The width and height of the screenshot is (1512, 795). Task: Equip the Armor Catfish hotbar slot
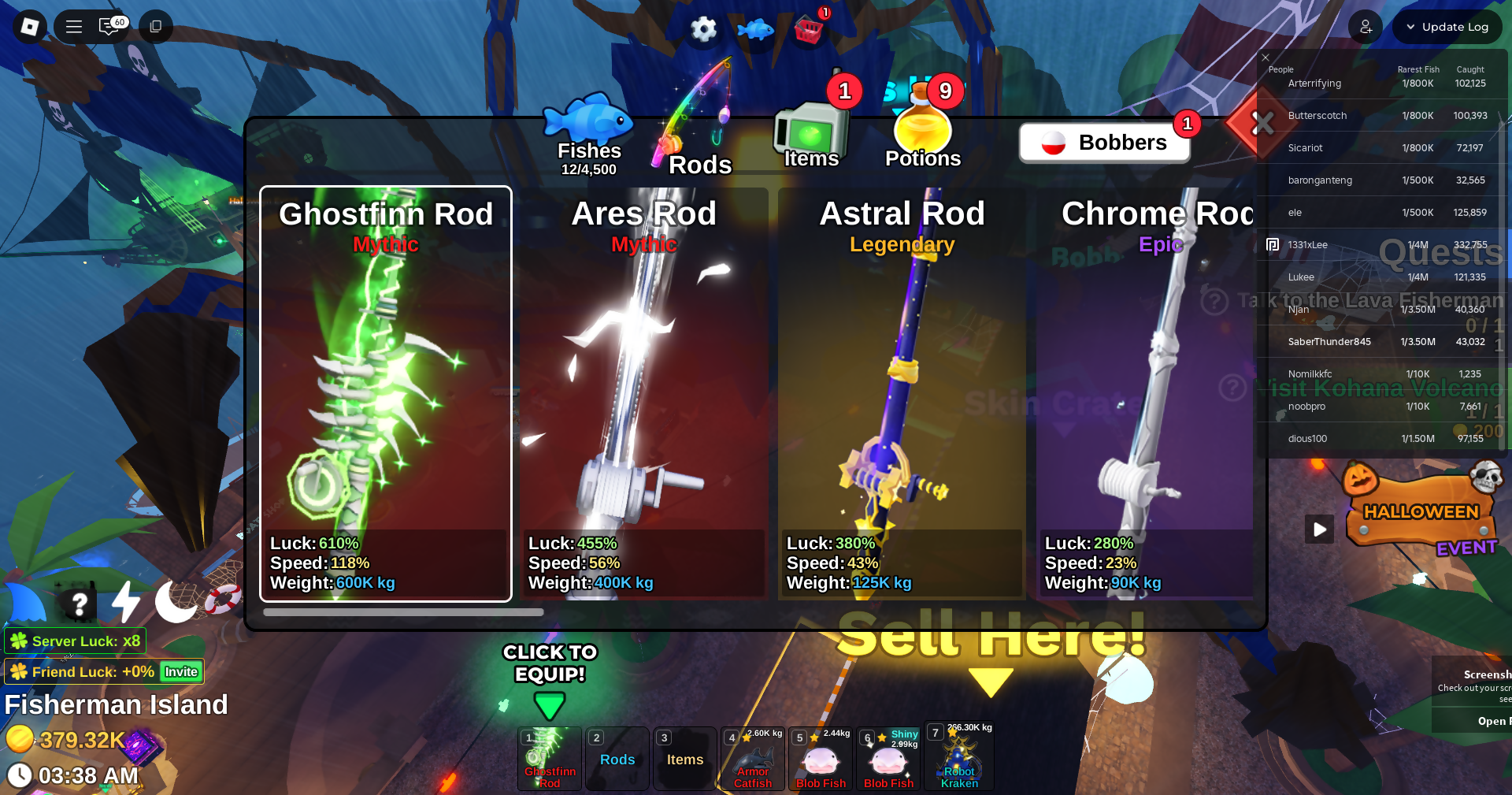click(x=753, y=760)
